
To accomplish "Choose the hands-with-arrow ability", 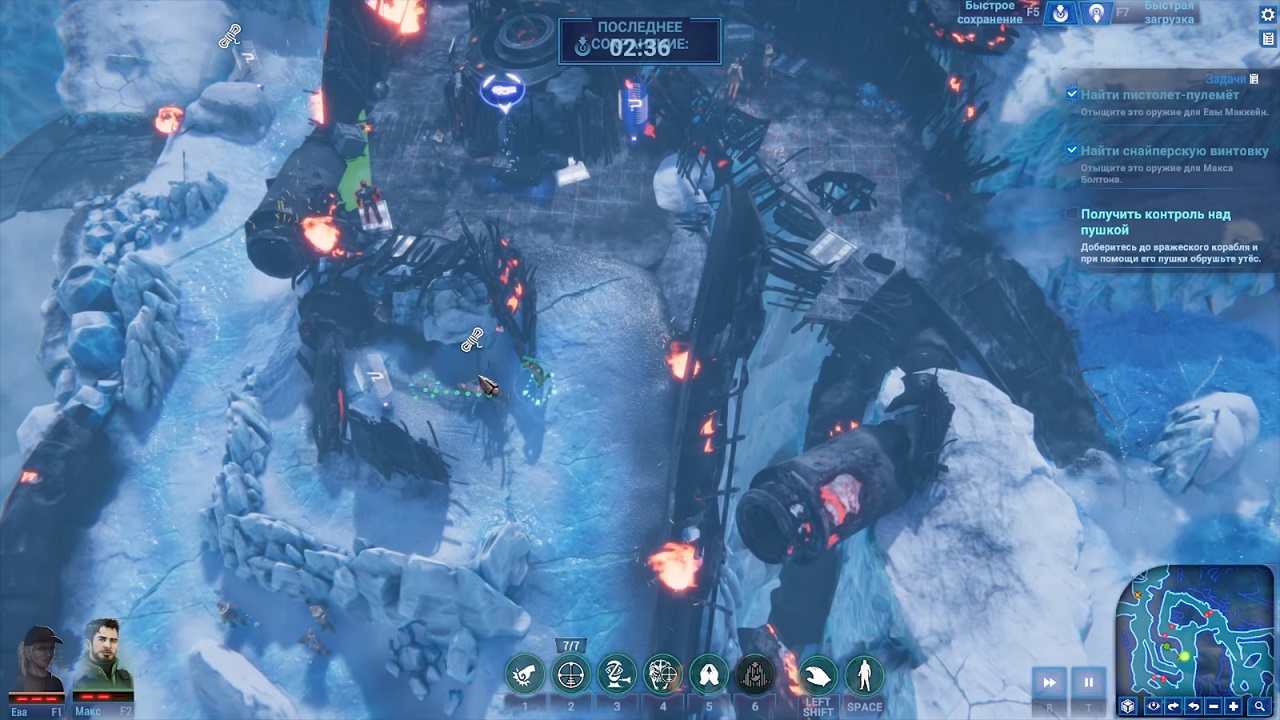I will pos(709,676).
